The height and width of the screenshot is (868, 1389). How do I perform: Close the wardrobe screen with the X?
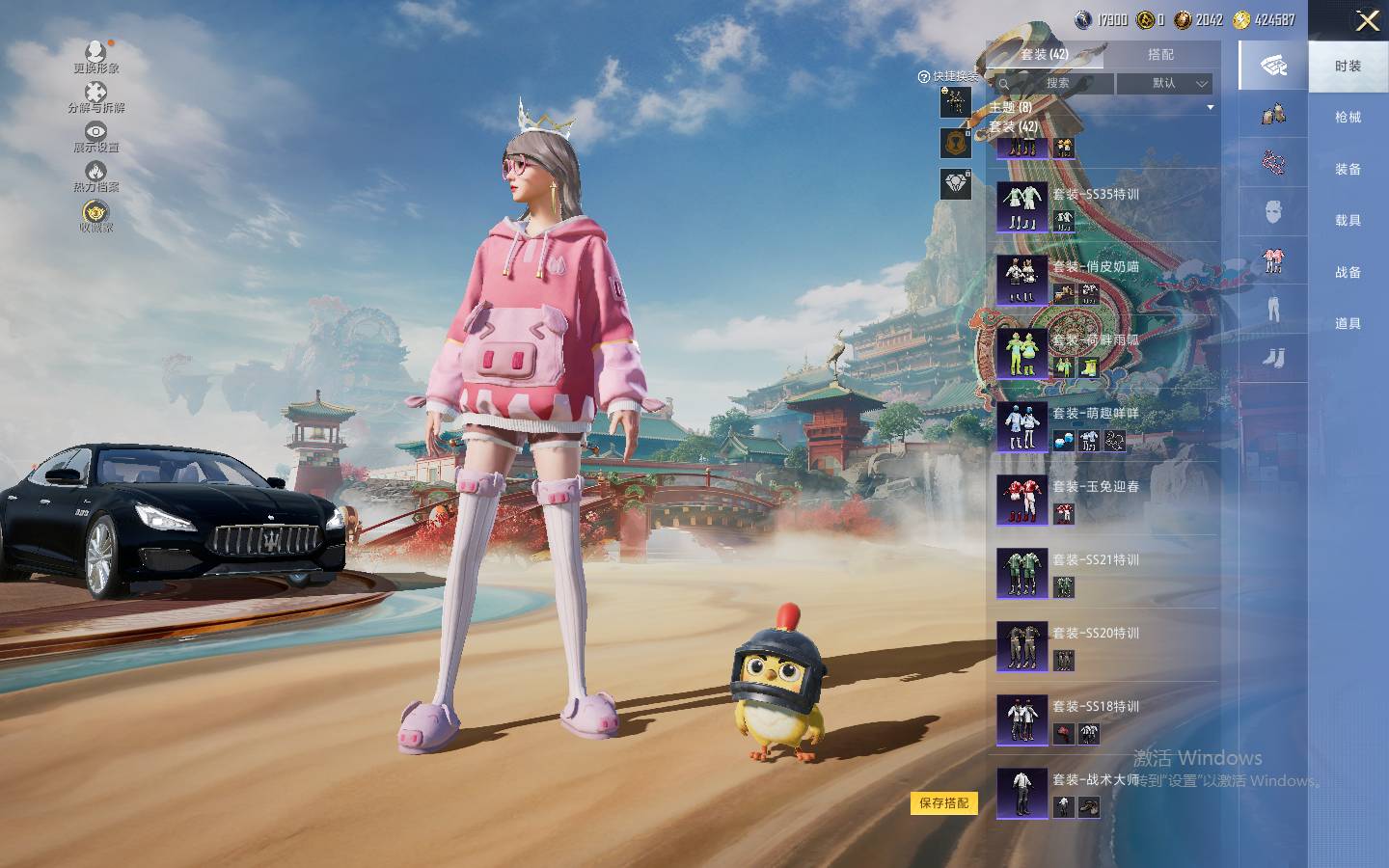pos(1367,20)
